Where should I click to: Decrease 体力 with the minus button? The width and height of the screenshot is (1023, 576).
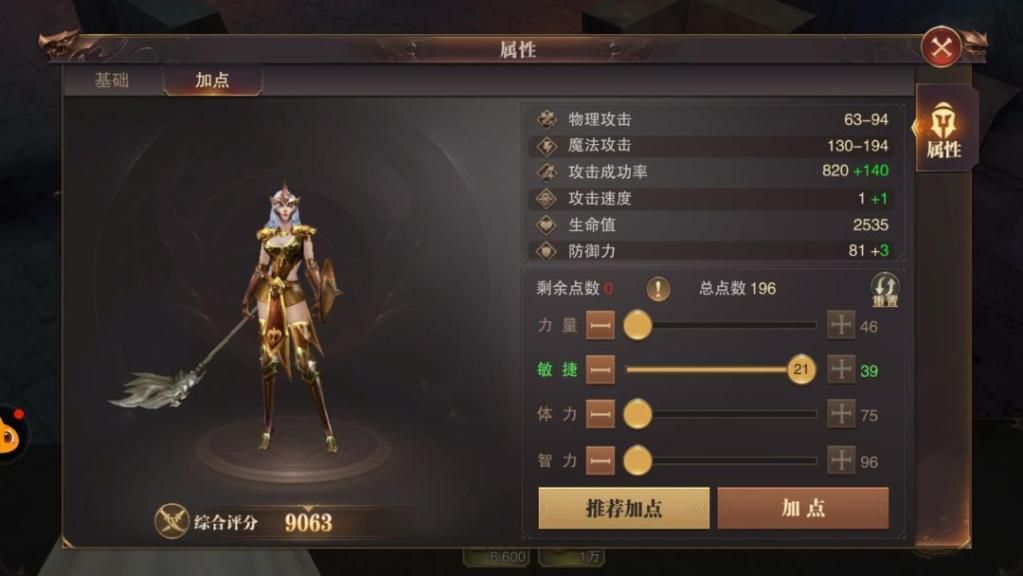(600, 414)
